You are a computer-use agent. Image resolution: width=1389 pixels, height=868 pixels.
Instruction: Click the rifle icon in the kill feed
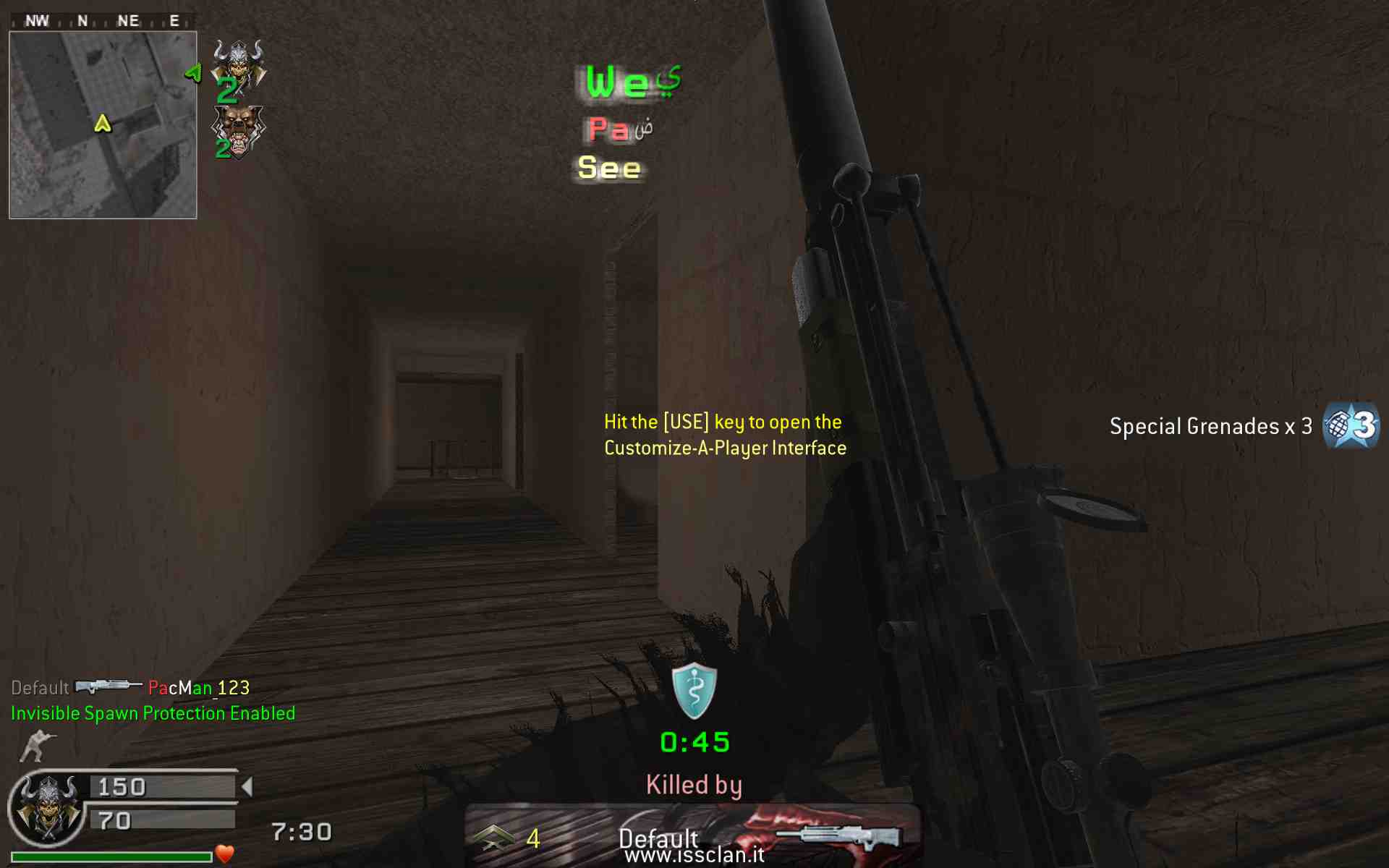108,686
